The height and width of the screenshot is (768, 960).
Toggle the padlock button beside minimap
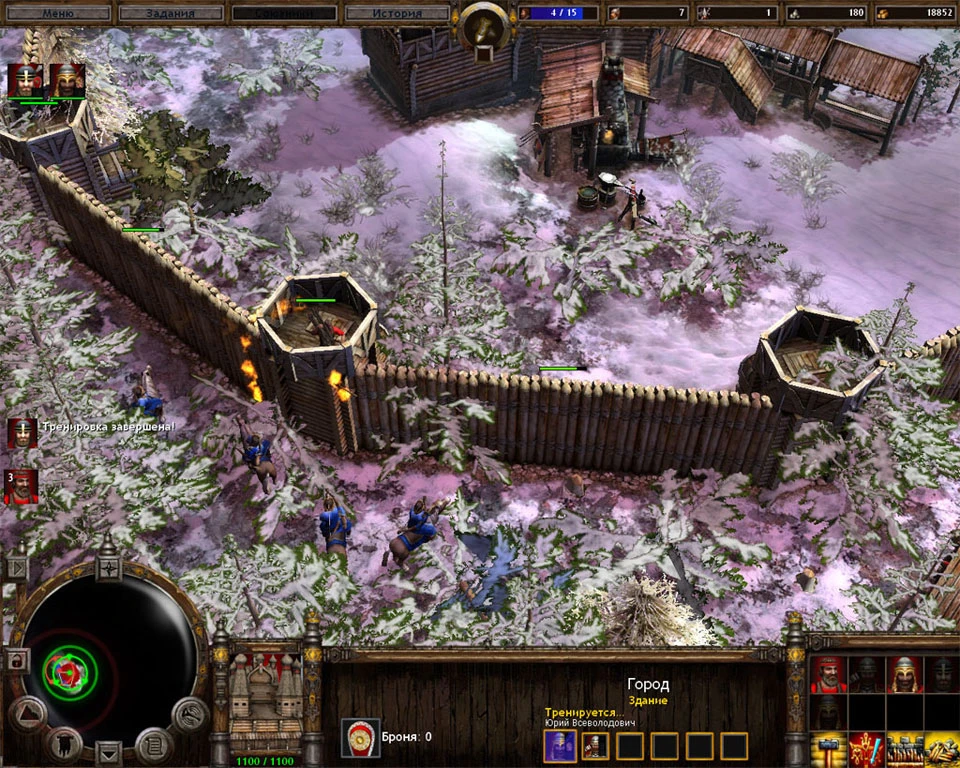[17, 660]
